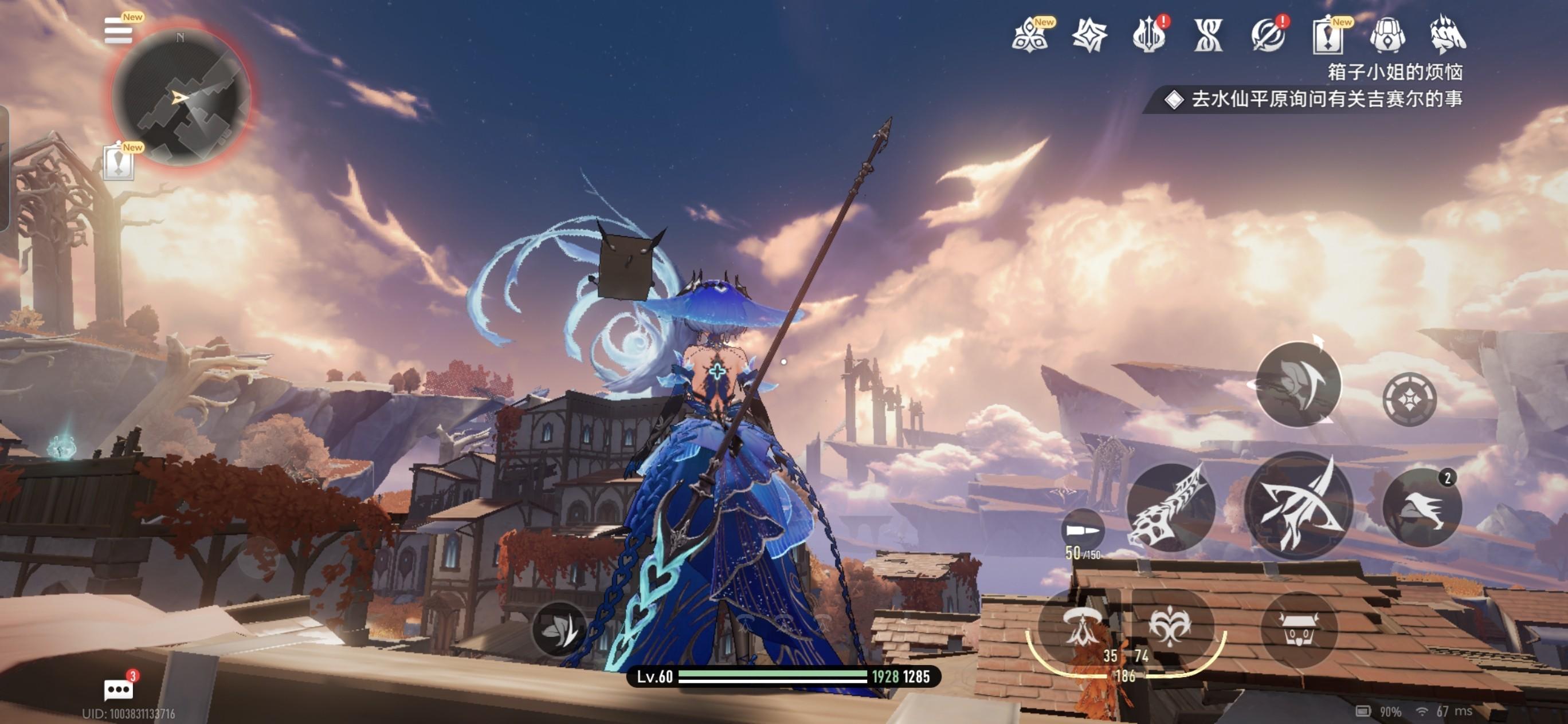The image size is (1568, 724).
Task: Use the spear basic attack button
Action: [1299, 505]
